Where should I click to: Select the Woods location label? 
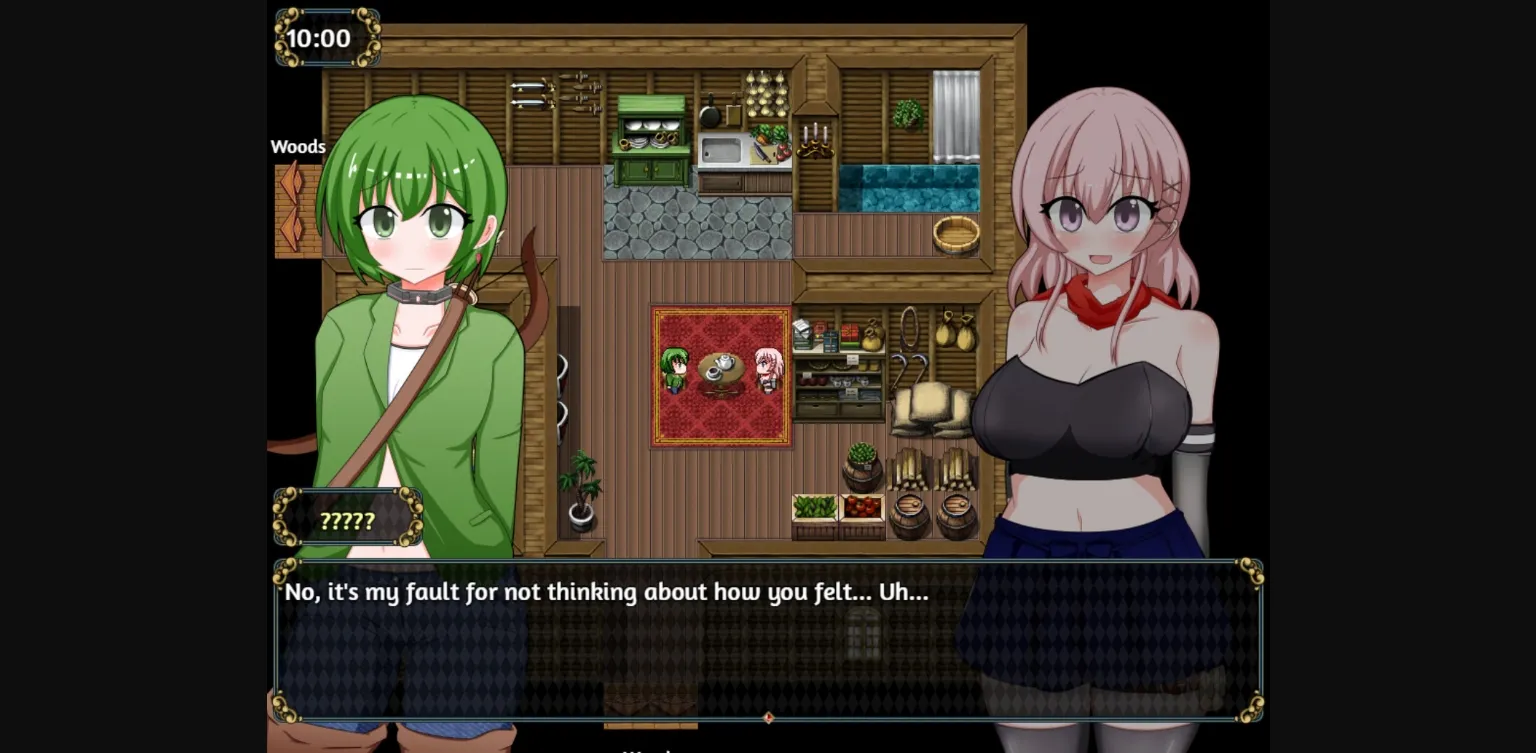(x=298, y=146)
